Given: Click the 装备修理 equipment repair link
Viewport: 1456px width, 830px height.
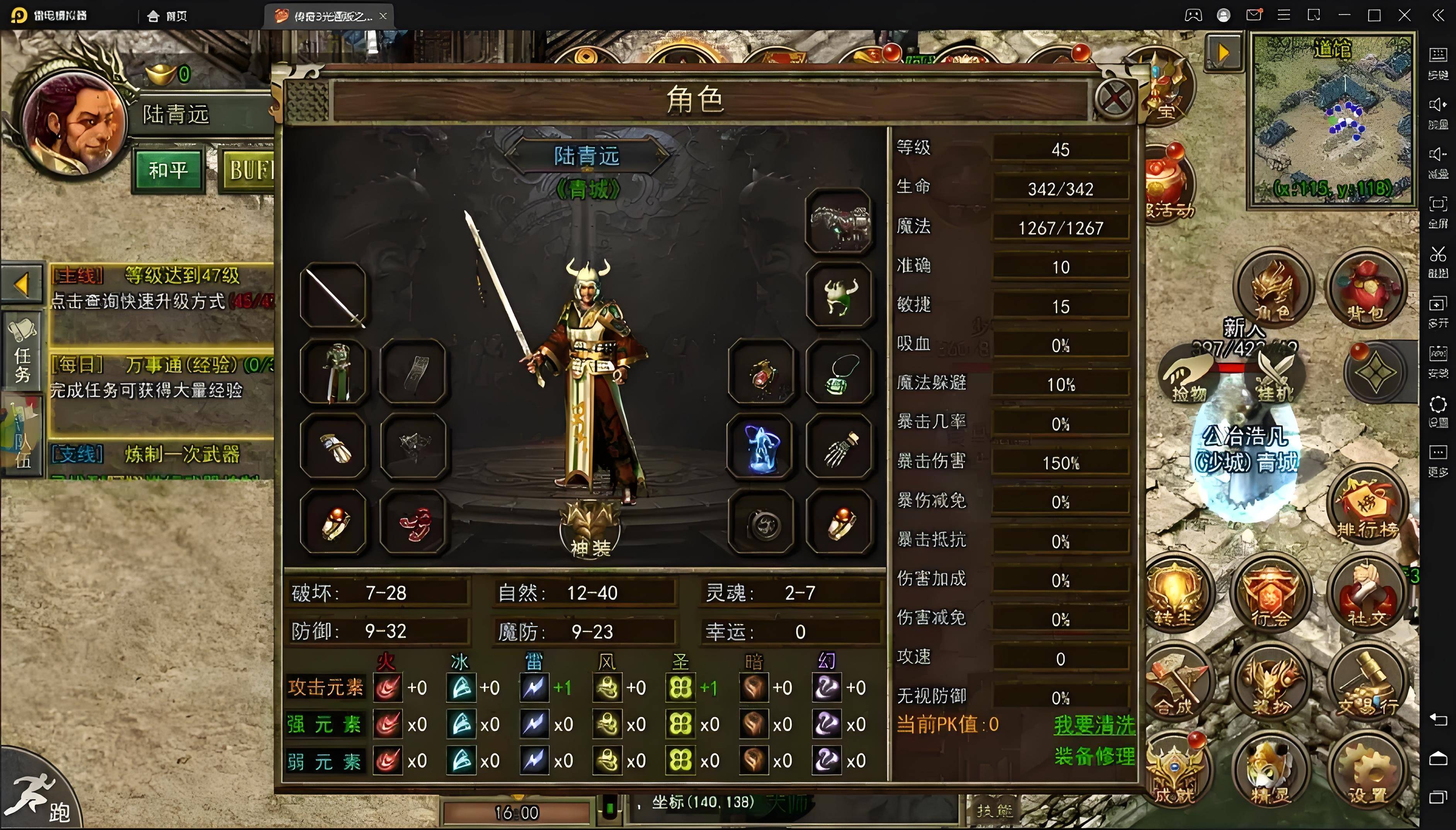Looking at the screenshot, I should (1094, 757).
